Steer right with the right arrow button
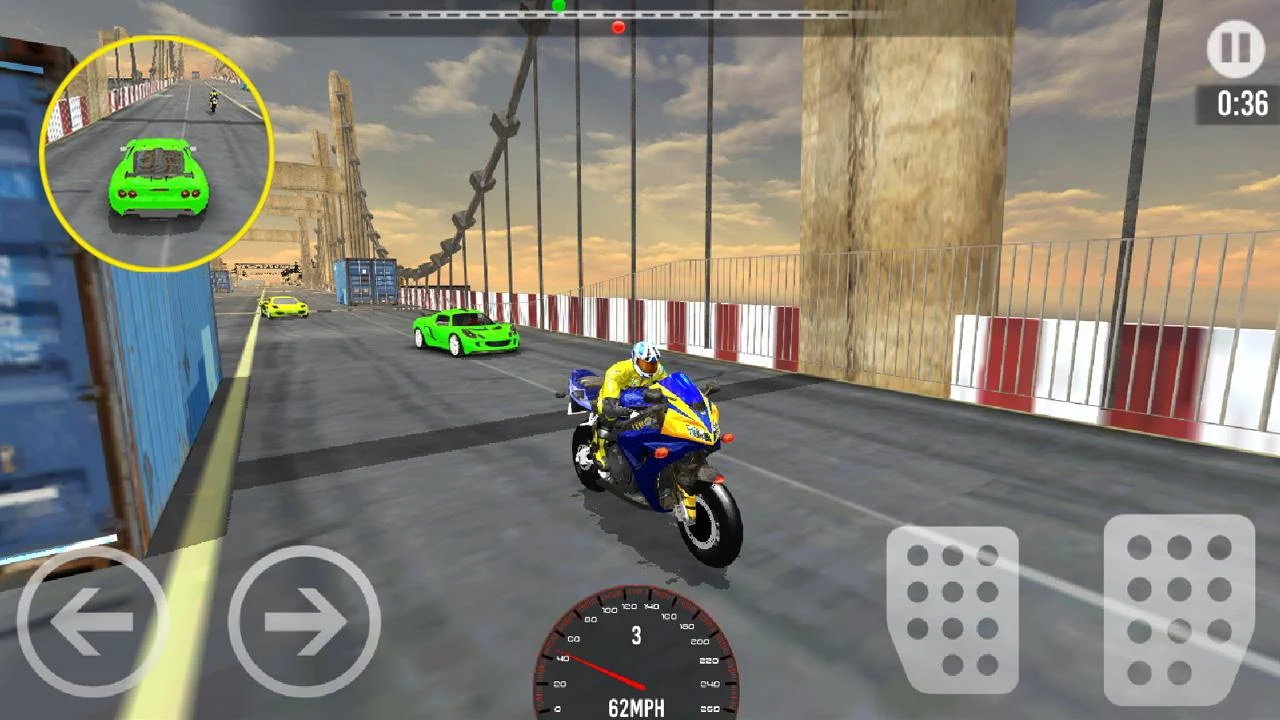The image size is (1280, 720). (x=304, y=621)
